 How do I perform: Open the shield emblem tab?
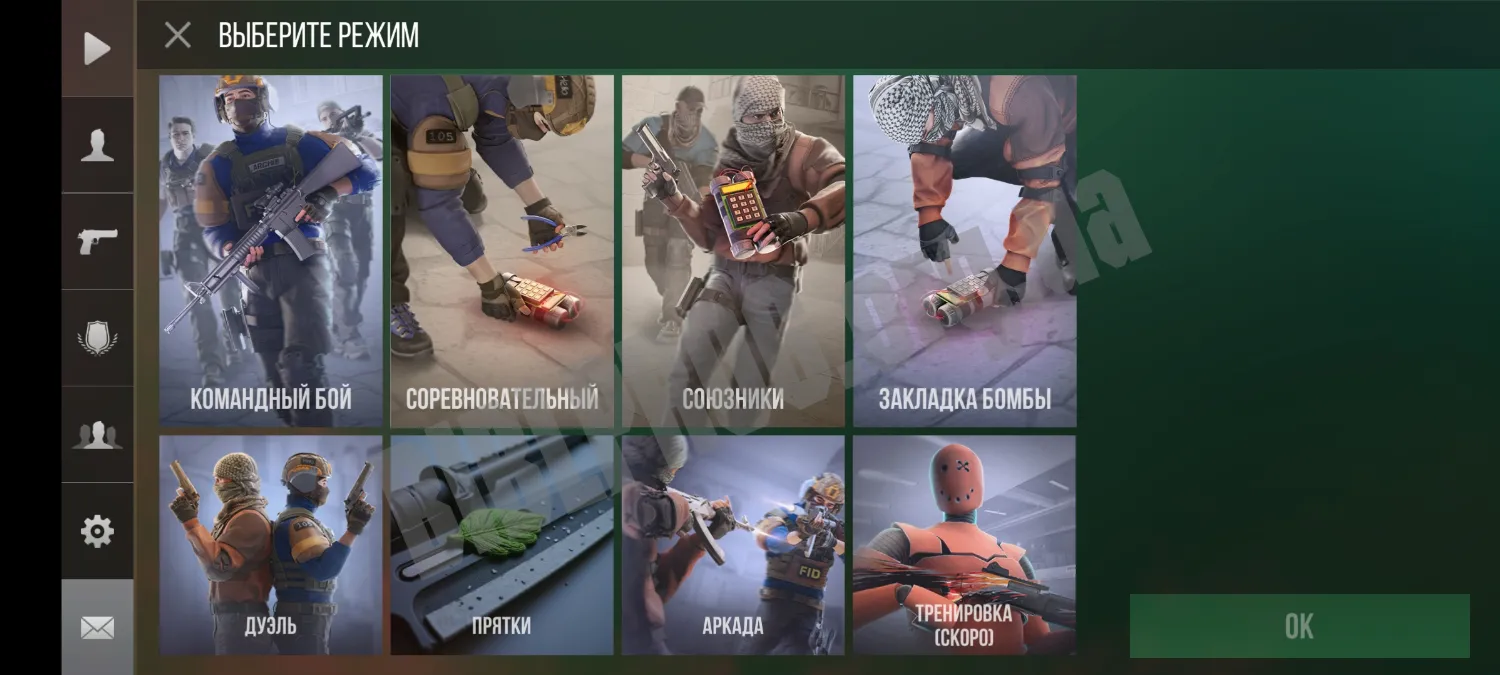coord(97,338)
